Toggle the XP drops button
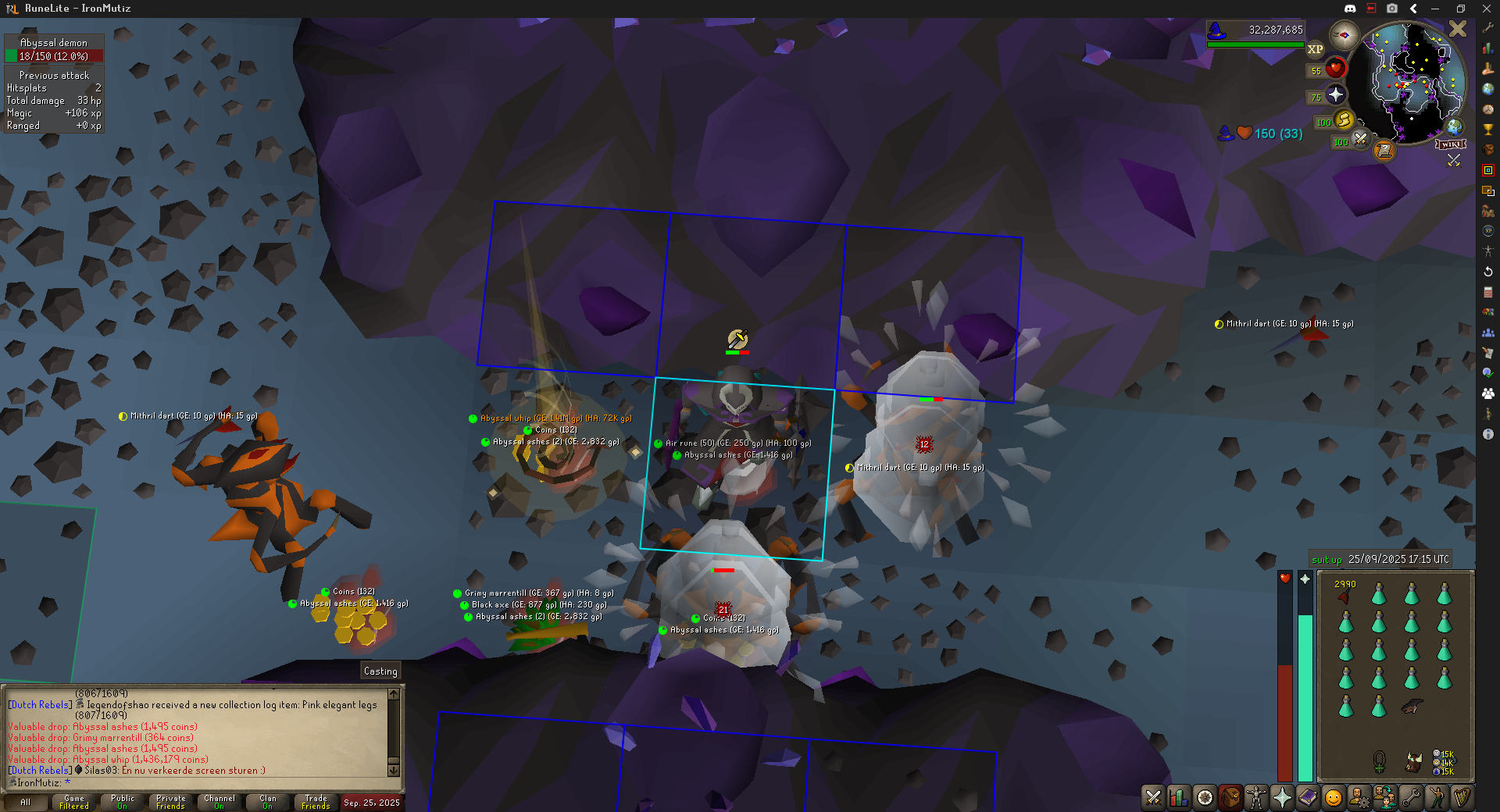1500x812 pixels. 1316,49
